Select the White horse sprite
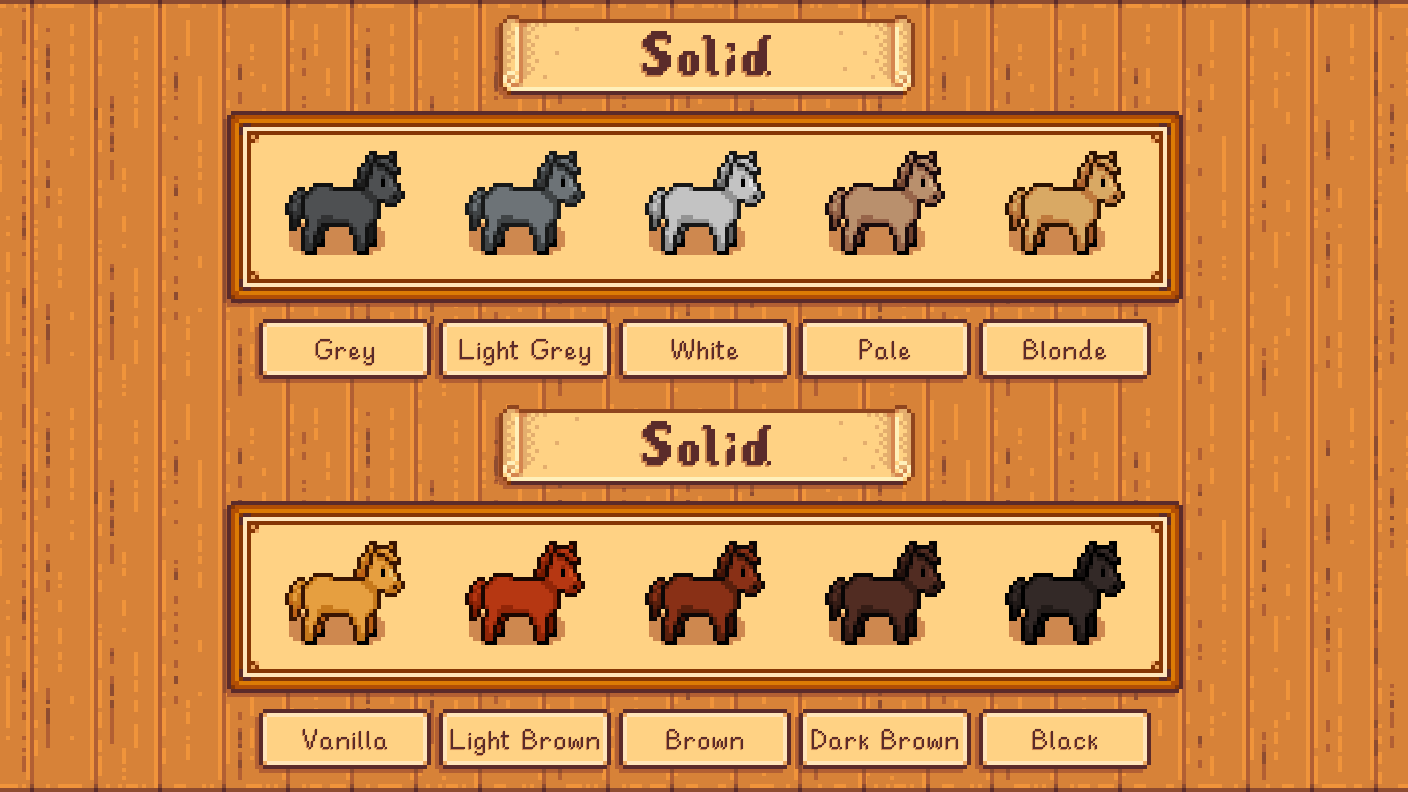 click(x=705, y=200)
